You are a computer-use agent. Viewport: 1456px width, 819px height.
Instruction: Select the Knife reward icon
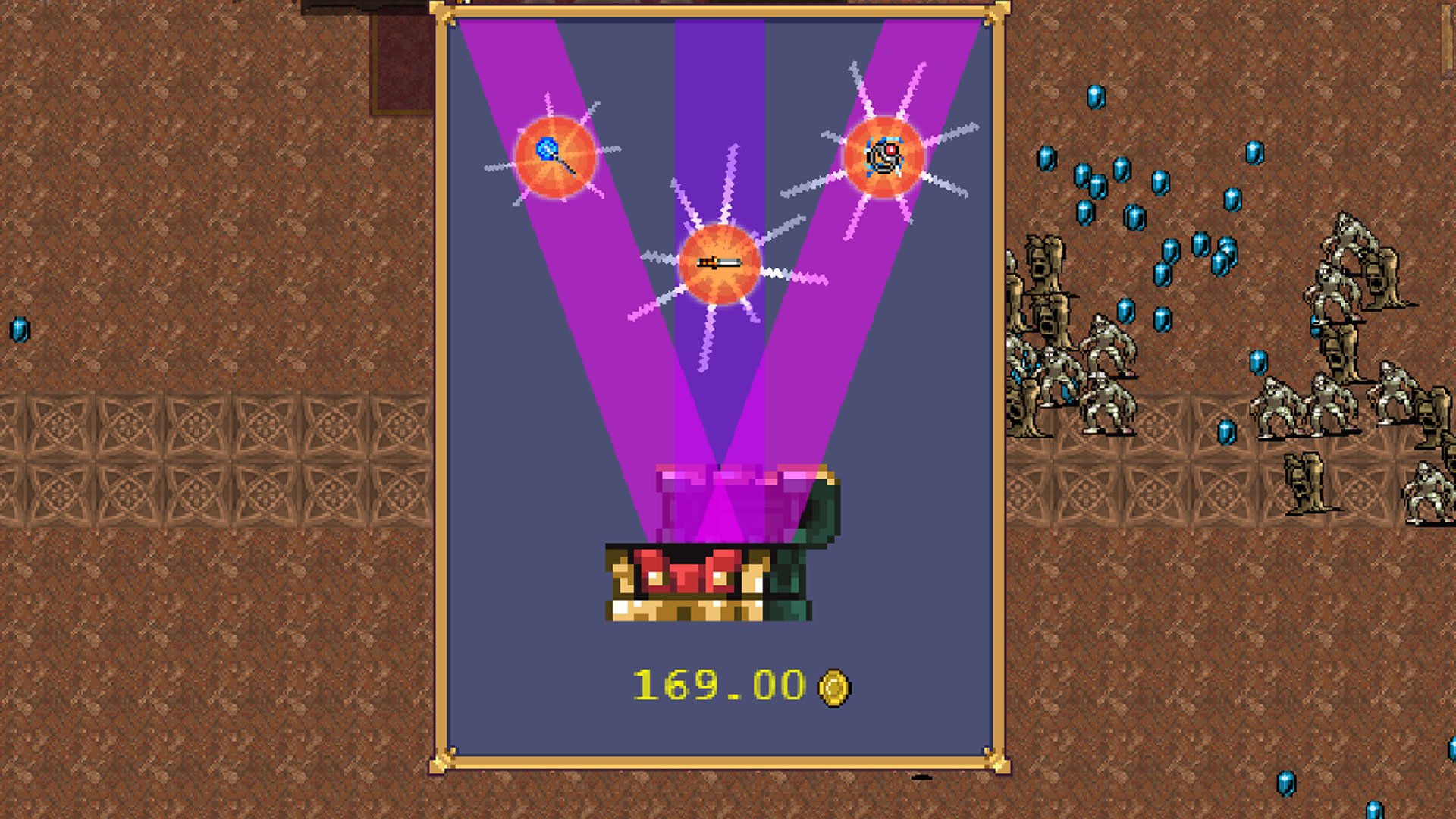(x=719, y=263)
